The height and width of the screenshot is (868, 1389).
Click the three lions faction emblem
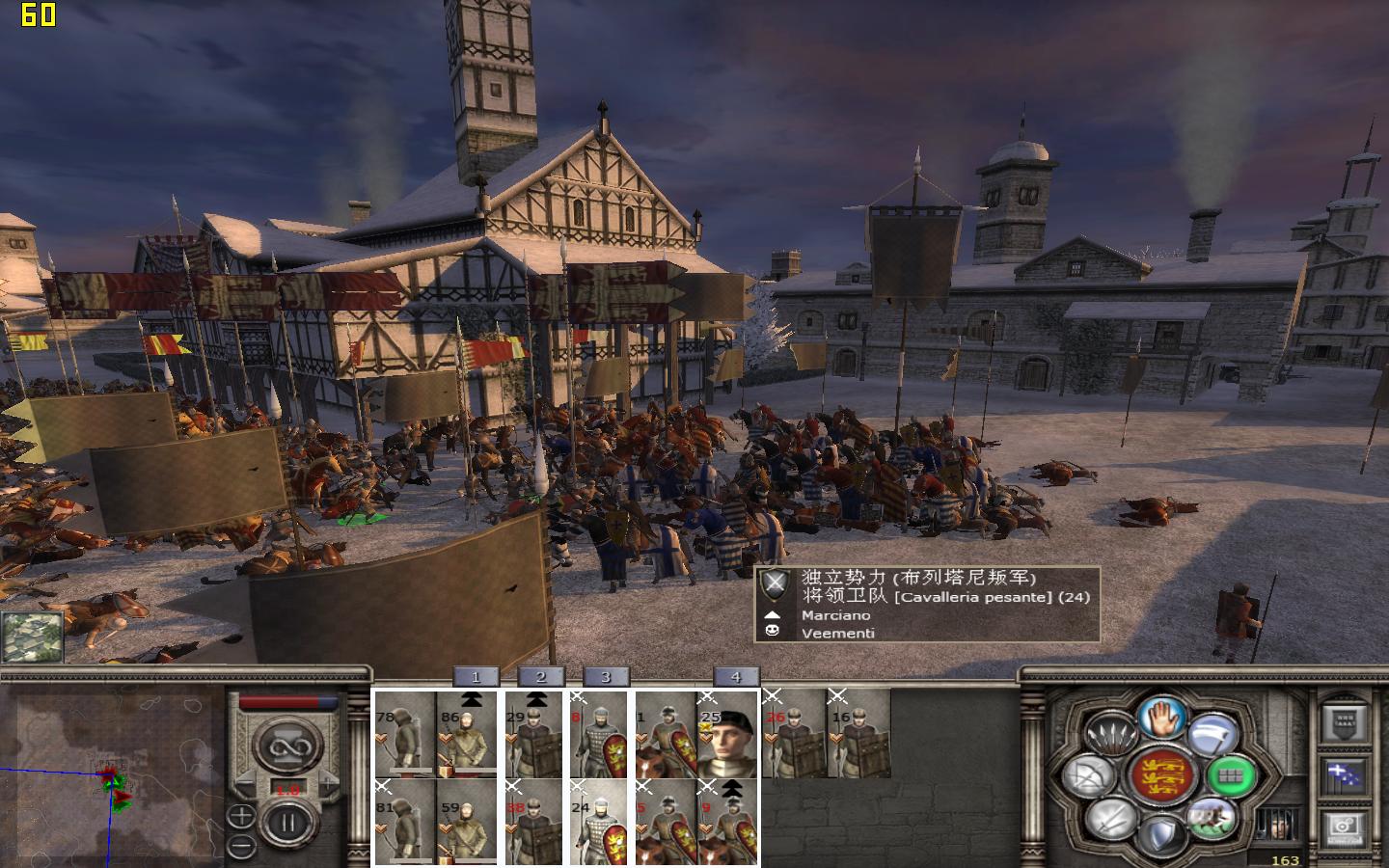1161,774
